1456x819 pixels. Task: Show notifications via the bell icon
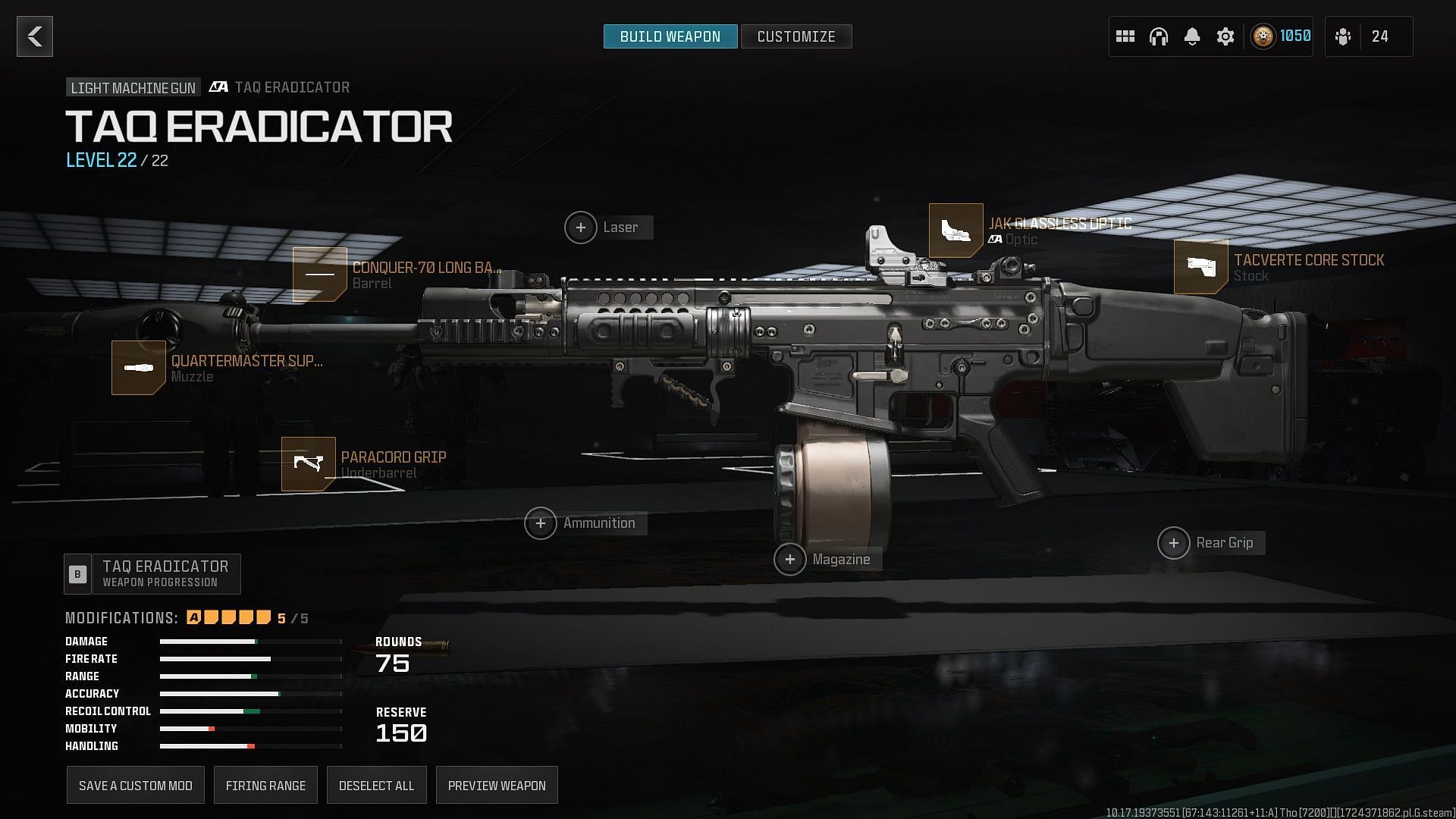point(1191,36)
